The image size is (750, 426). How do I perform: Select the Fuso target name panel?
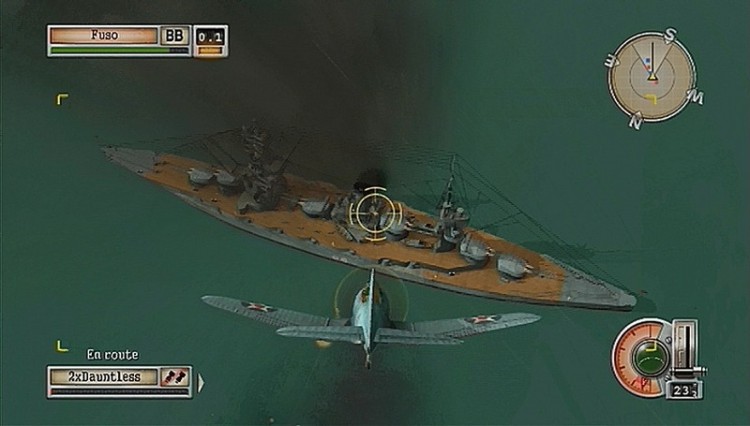coord(104,35)
